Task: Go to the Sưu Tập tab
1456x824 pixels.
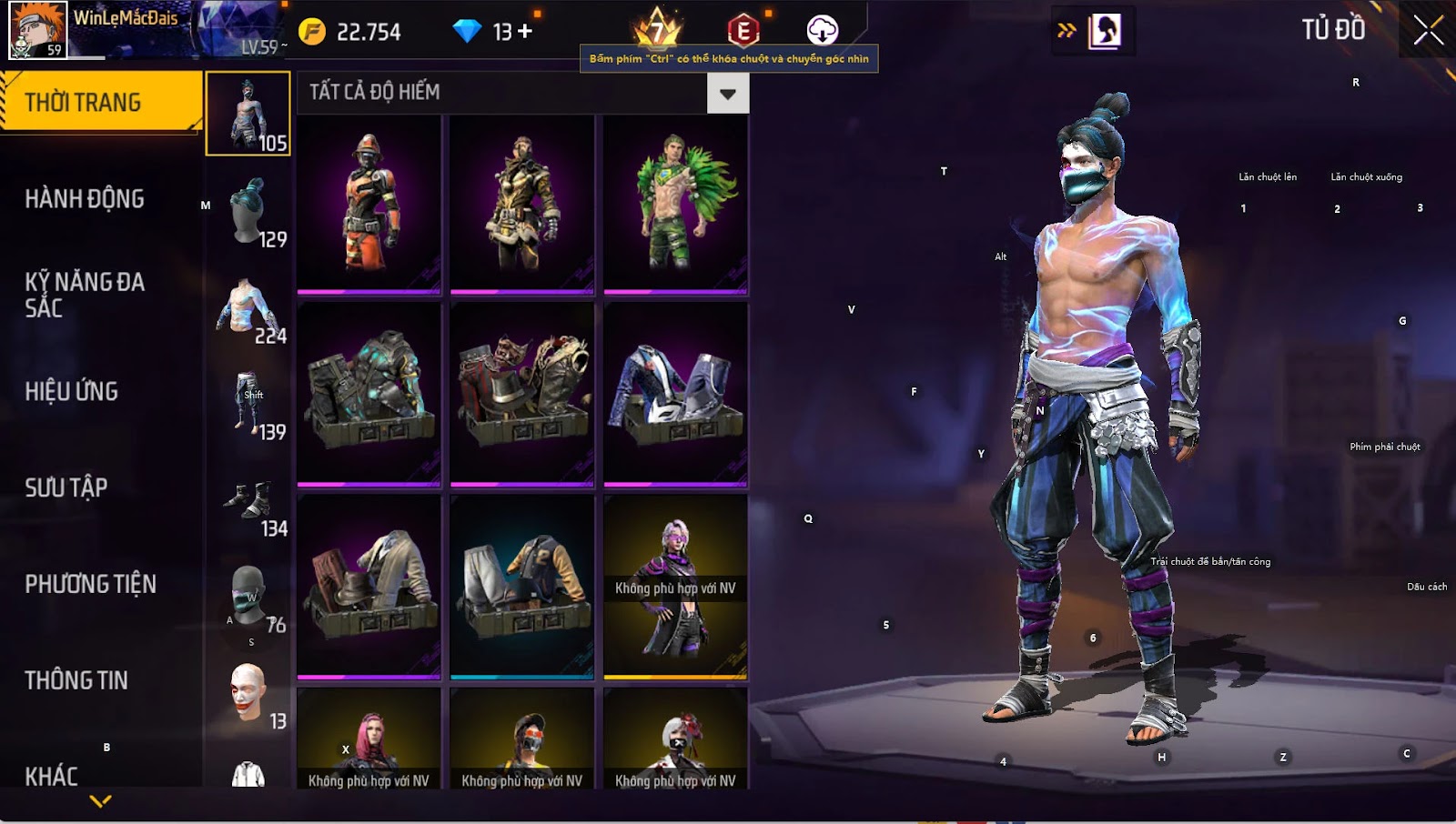Action: tap(66, 487)
